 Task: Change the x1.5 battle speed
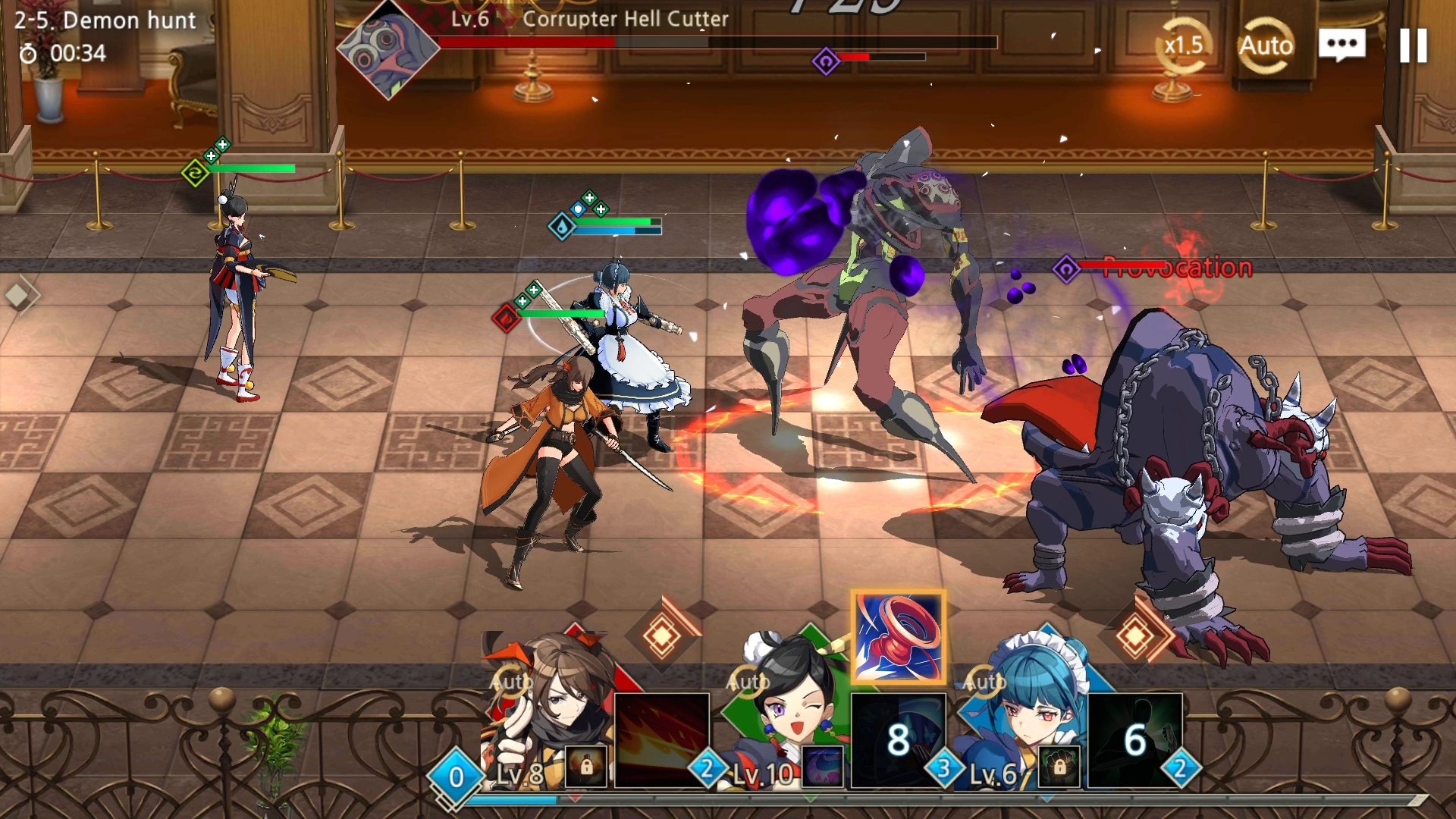point(1183,46)
